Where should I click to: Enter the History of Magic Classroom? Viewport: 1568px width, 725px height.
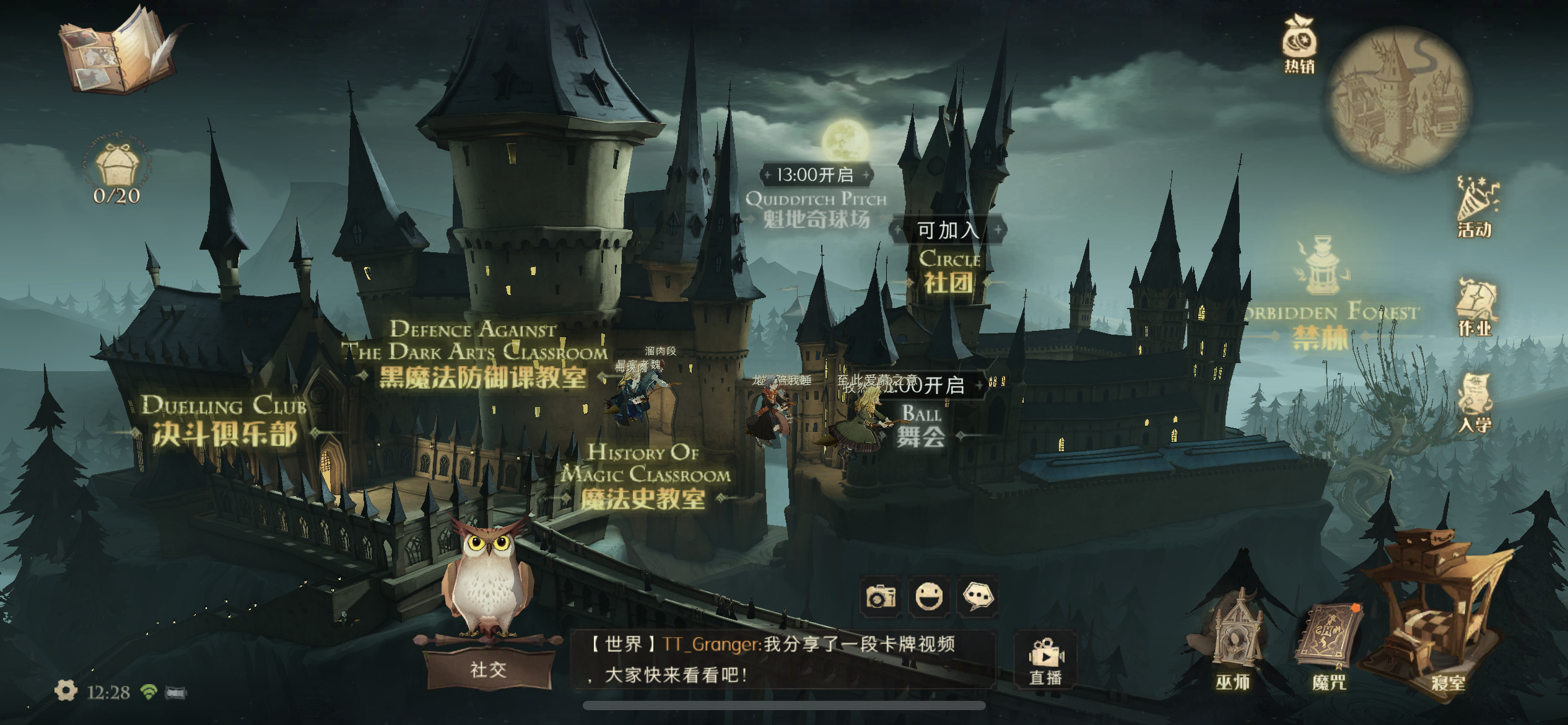tap(644, 478)
